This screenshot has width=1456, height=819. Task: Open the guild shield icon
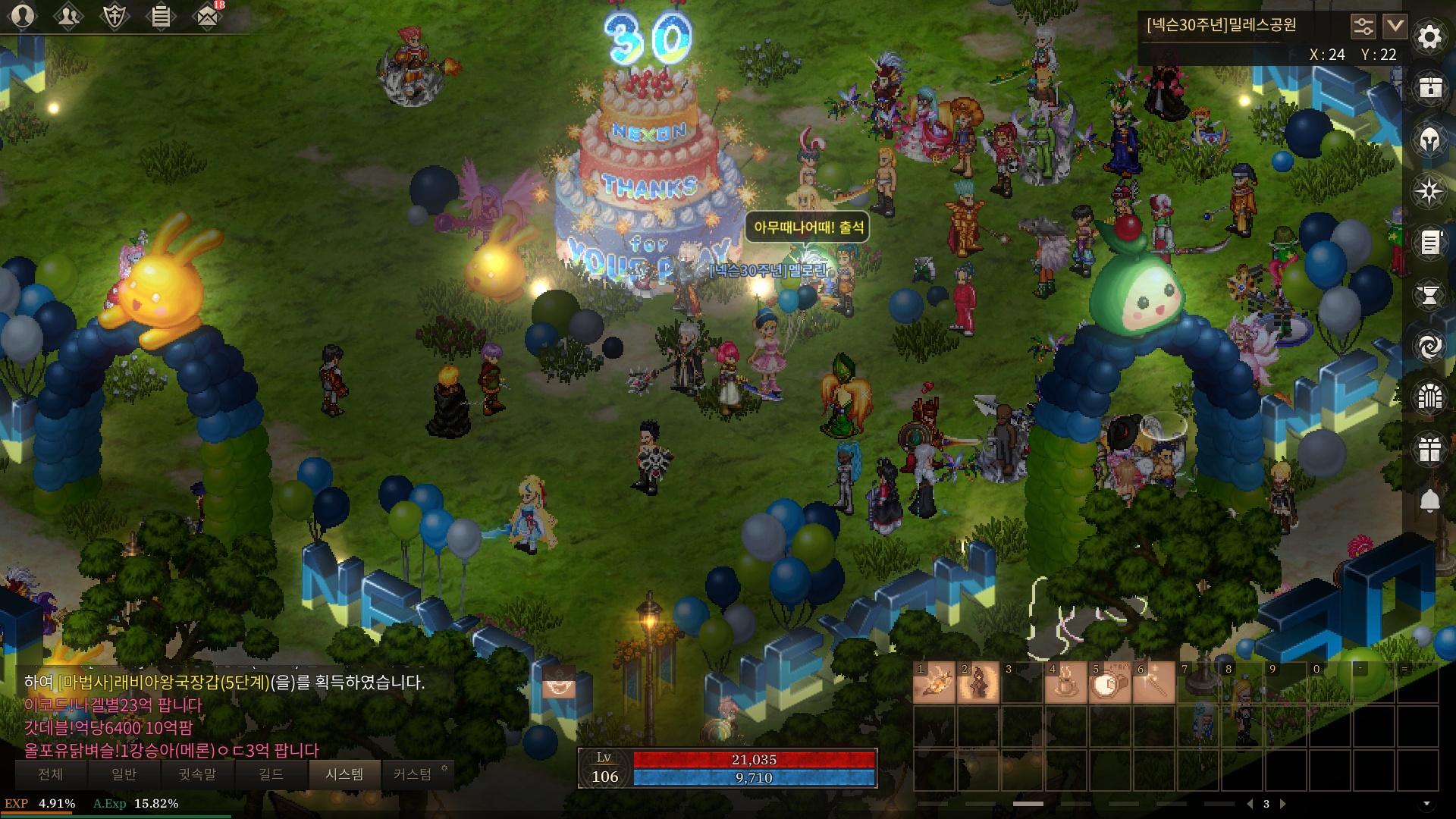115,16
